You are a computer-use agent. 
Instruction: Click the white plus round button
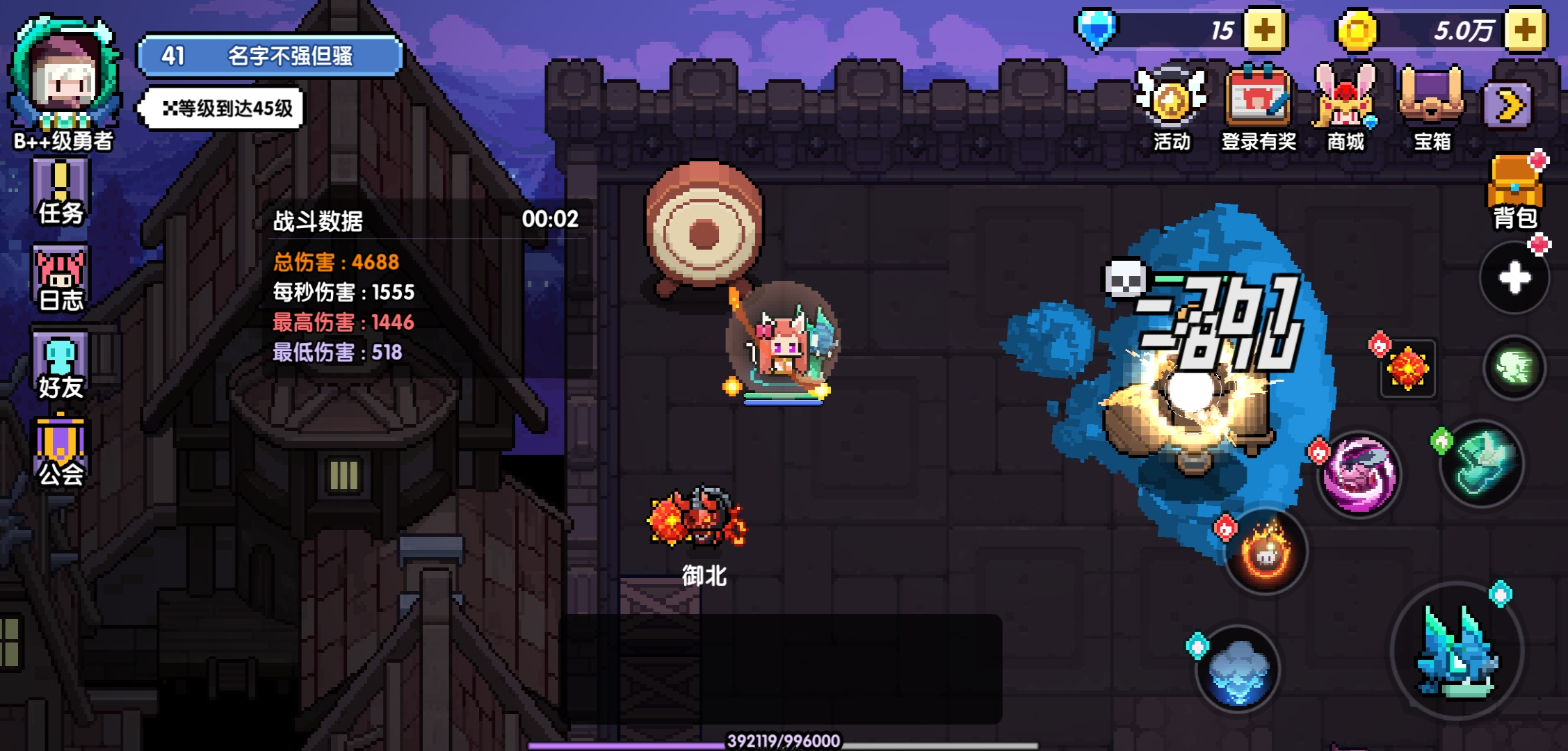pos(1514,278)
